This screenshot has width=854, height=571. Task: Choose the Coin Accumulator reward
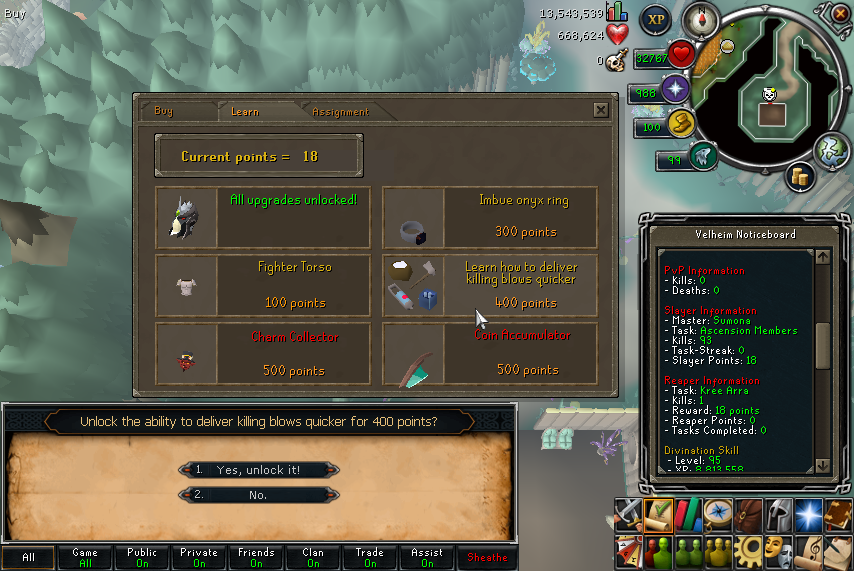[490, 353]
